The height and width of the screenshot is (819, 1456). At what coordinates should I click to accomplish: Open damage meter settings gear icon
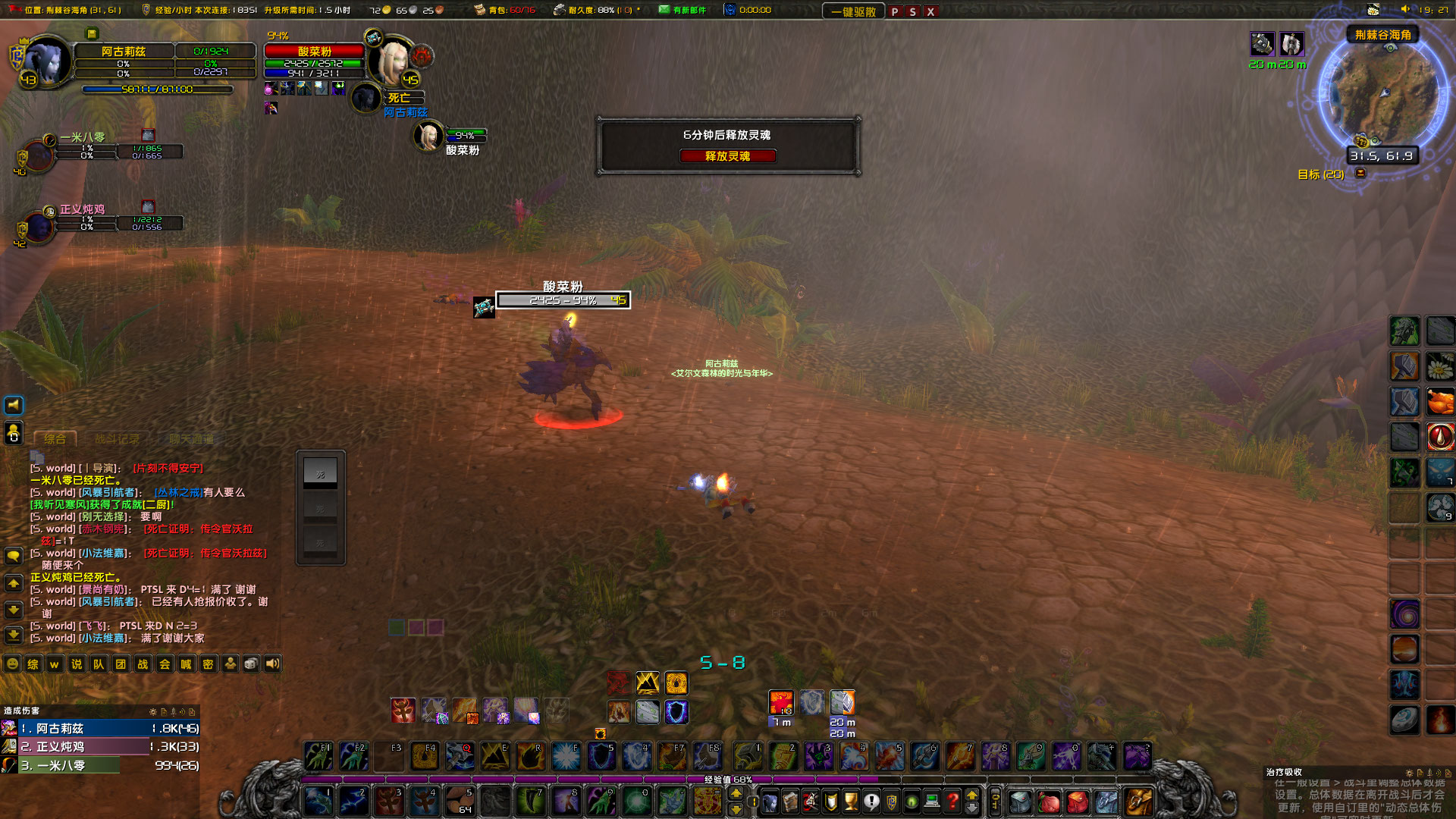tap(153, 713)
